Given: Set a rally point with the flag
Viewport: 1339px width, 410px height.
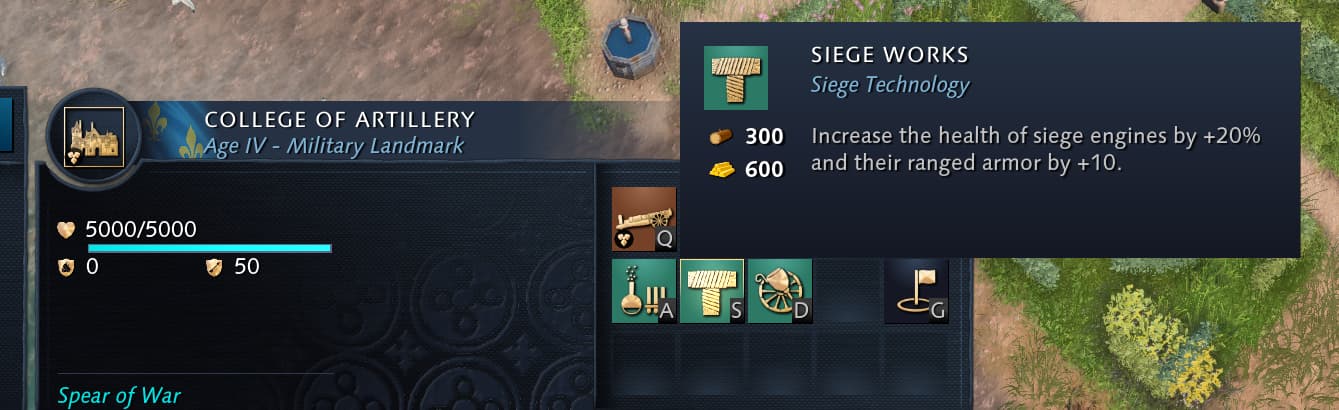Looking at the screenshot, I should [916, 291].
